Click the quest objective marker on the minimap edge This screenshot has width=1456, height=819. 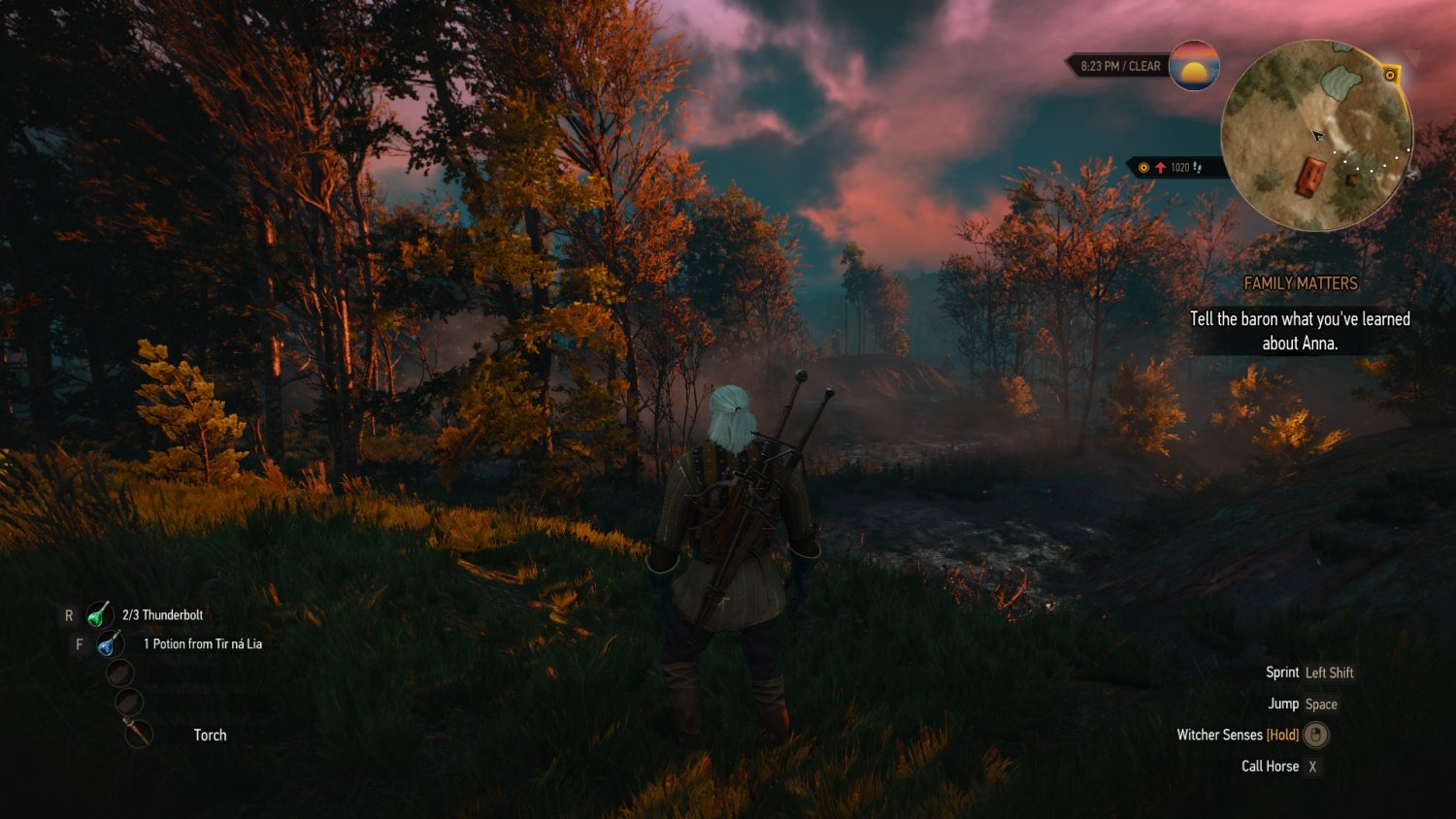(1390, 74)
